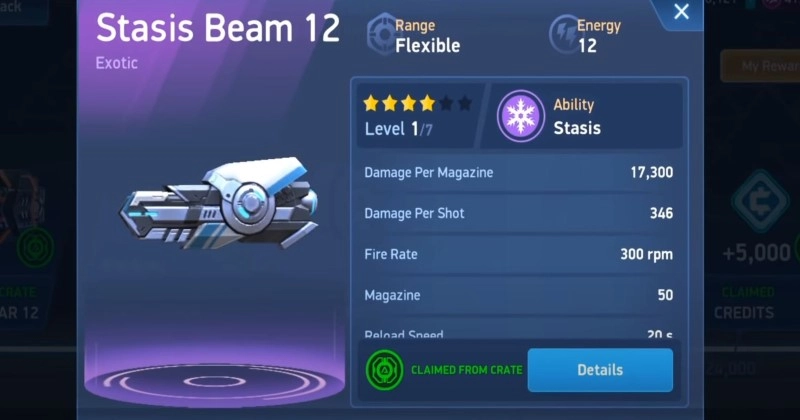Screen dimensions: 800x420
Task: Open the weapon Details button
Action: click(x=600, y=370)
